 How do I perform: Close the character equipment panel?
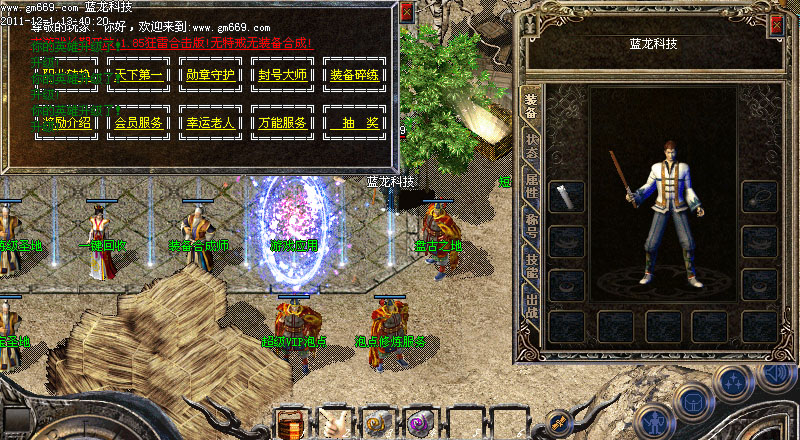click(776, 26)
